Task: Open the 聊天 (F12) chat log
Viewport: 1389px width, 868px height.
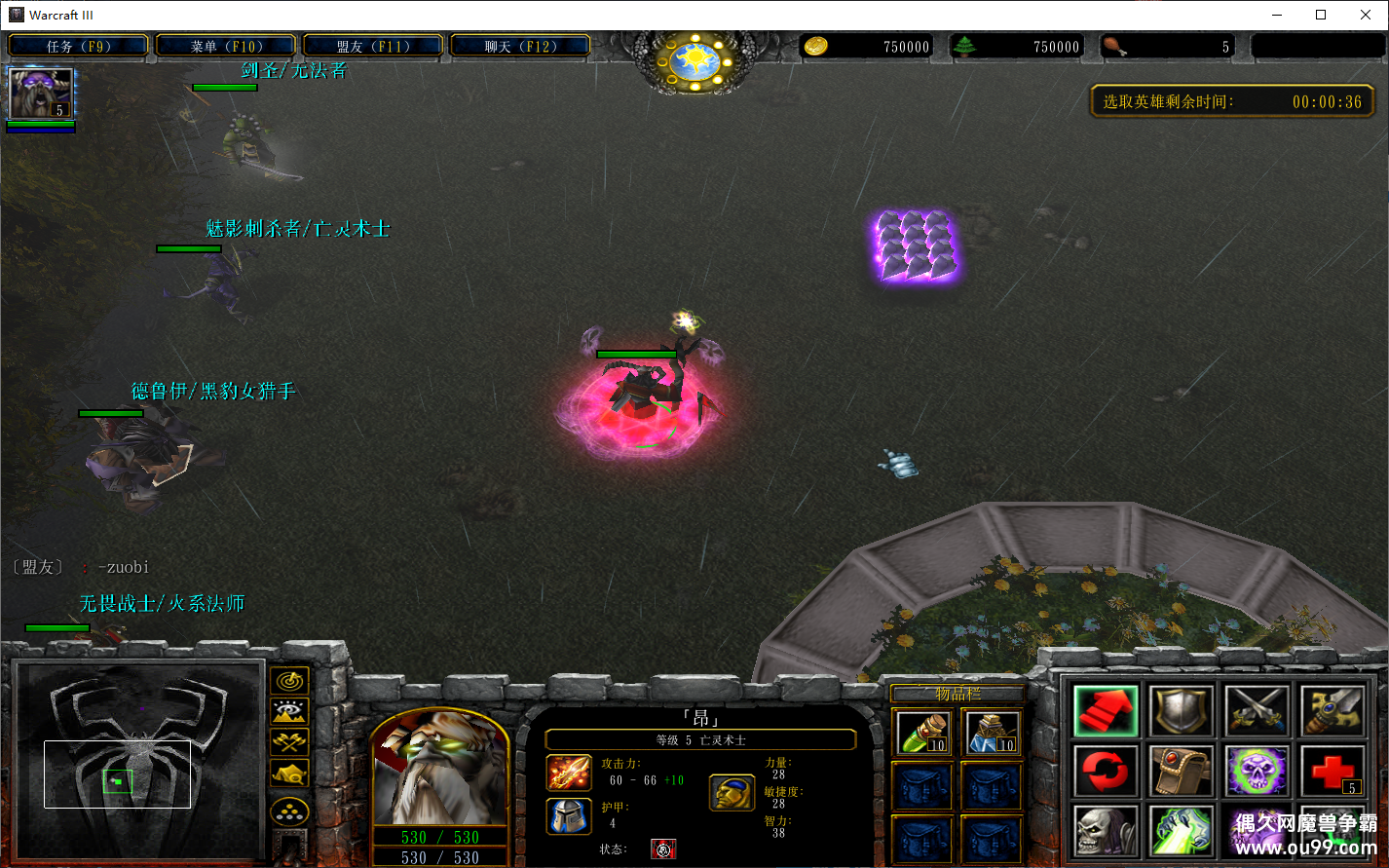Action: coord(520,46)
